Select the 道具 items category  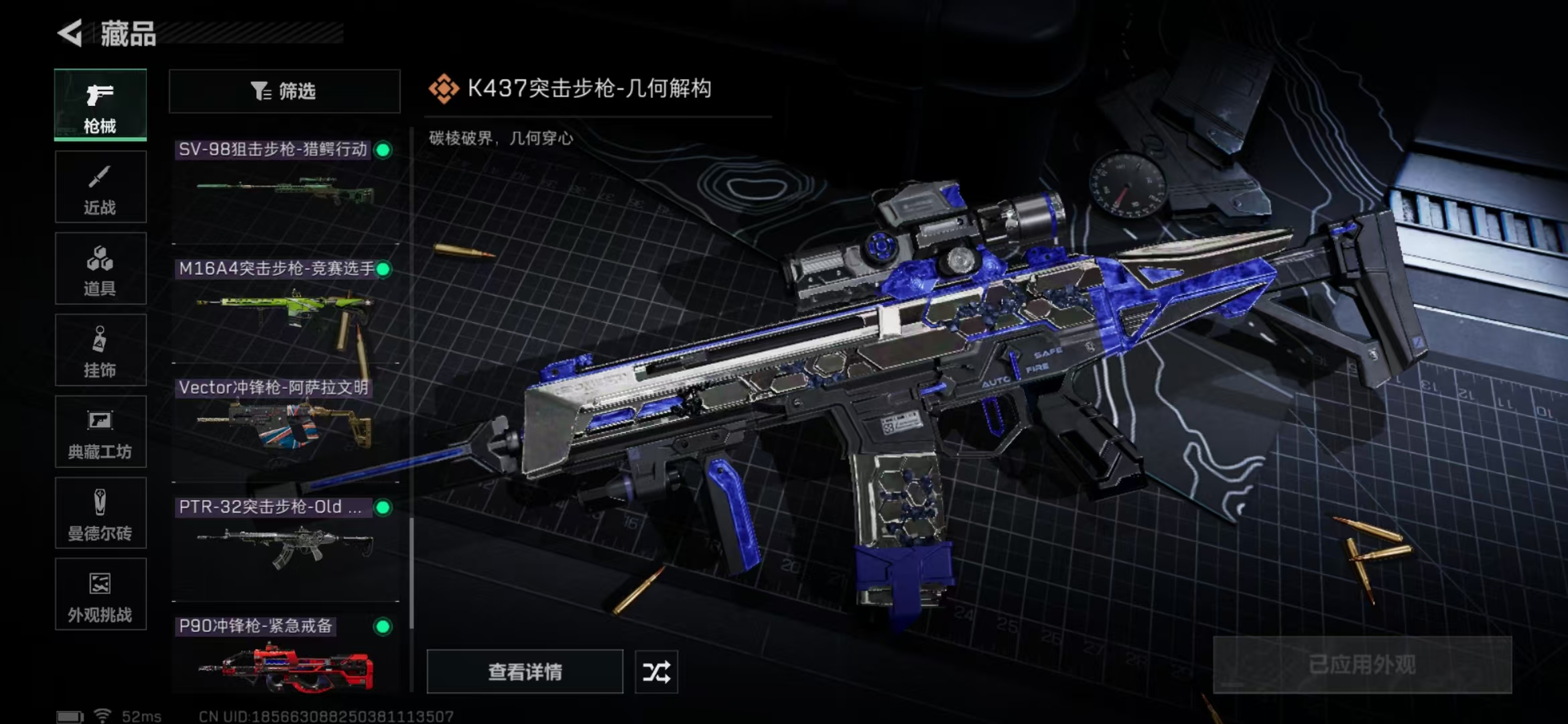pyautogui.click(x=101, y=269)
